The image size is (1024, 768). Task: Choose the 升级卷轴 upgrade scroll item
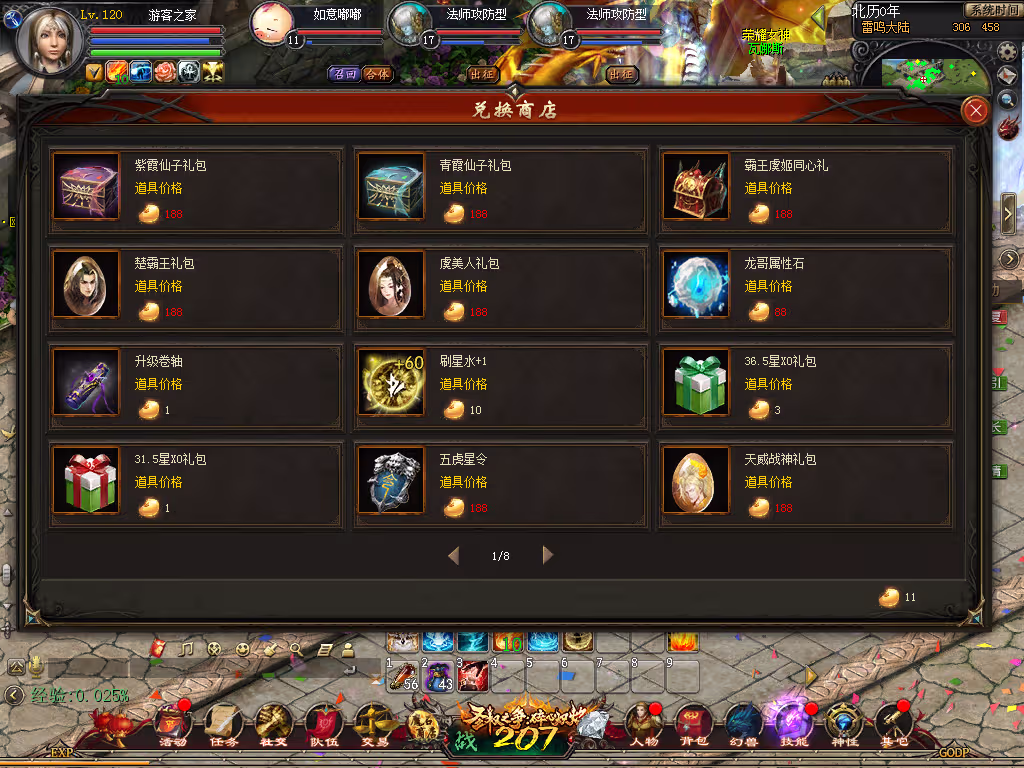click(85, 383)
